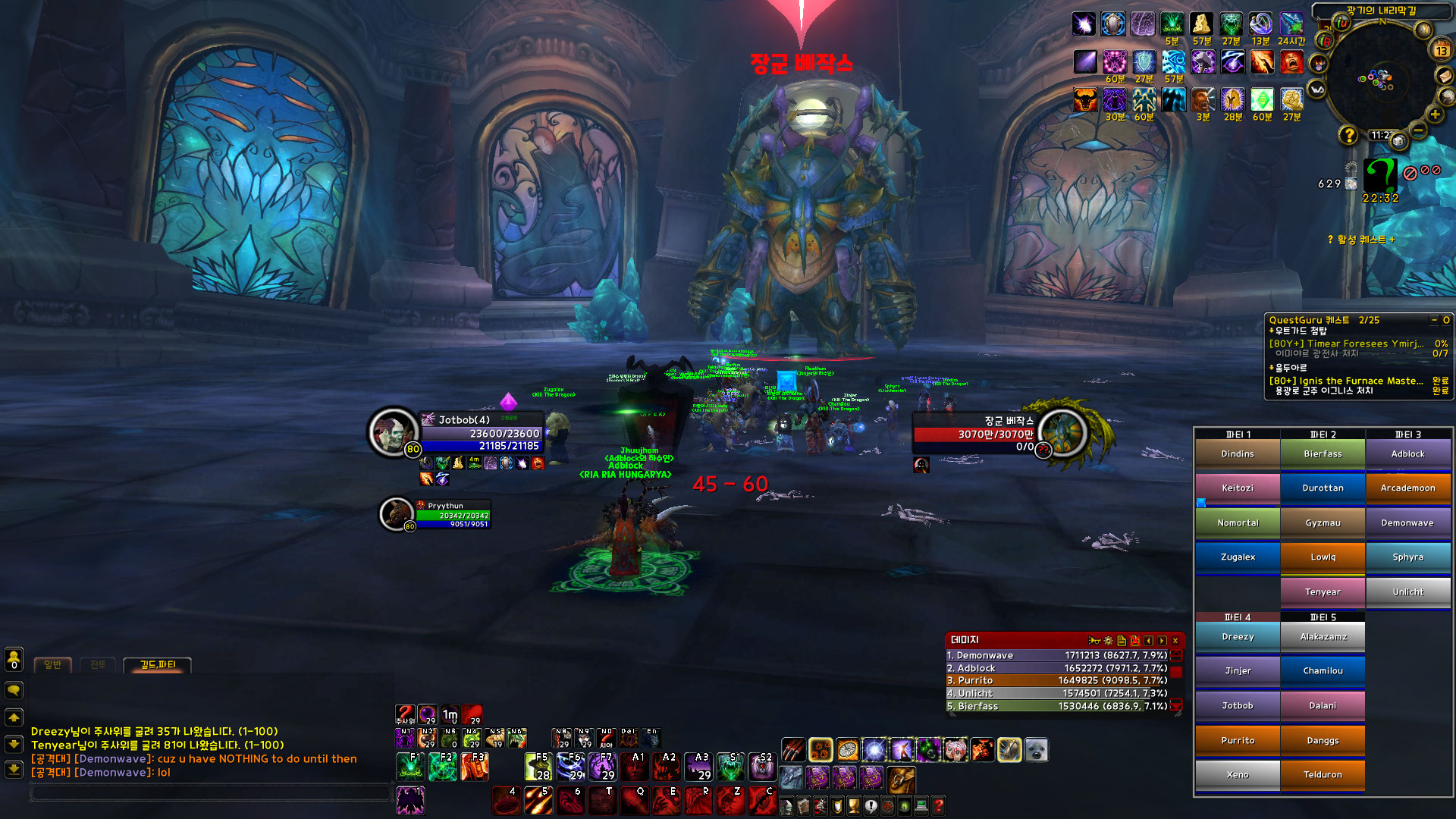Target Adblock from the raid frames
This screenshot has height=819, width=1456.
[1407, 454]
